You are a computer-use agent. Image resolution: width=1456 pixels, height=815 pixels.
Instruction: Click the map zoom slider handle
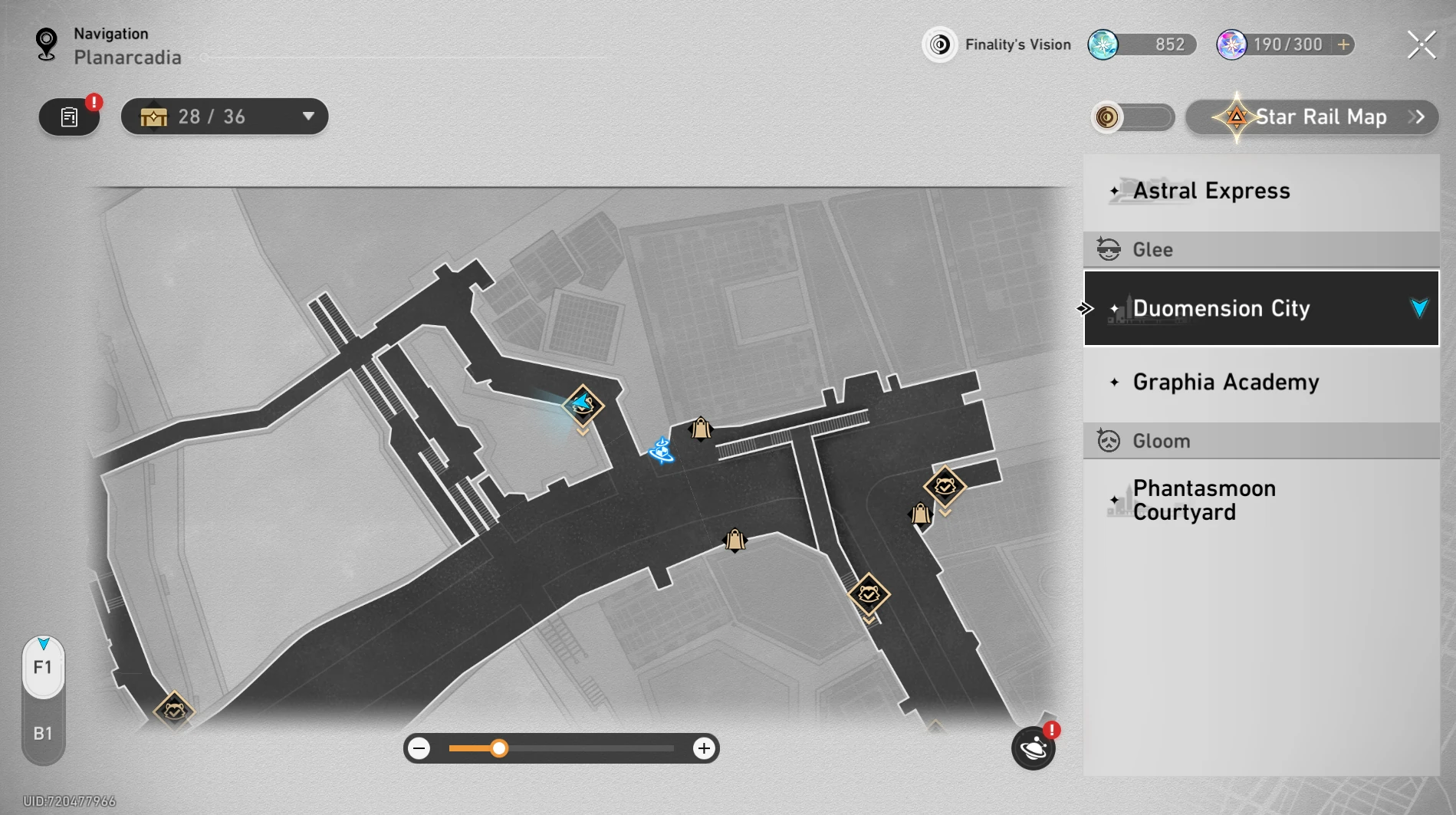[499, 748]
